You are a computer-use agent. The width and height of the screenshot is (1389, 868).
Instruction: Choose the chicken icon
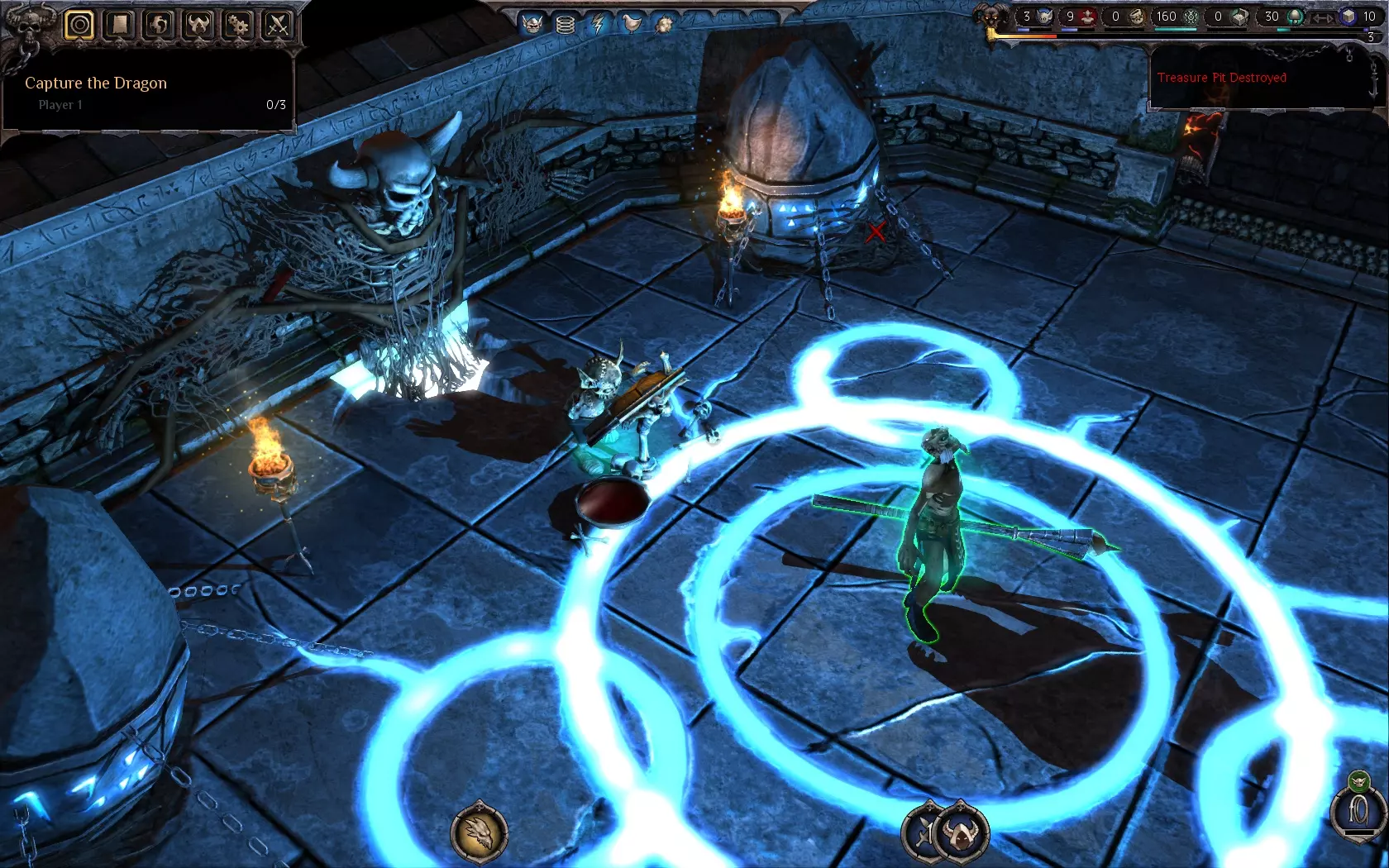click(x=632, y=24)
